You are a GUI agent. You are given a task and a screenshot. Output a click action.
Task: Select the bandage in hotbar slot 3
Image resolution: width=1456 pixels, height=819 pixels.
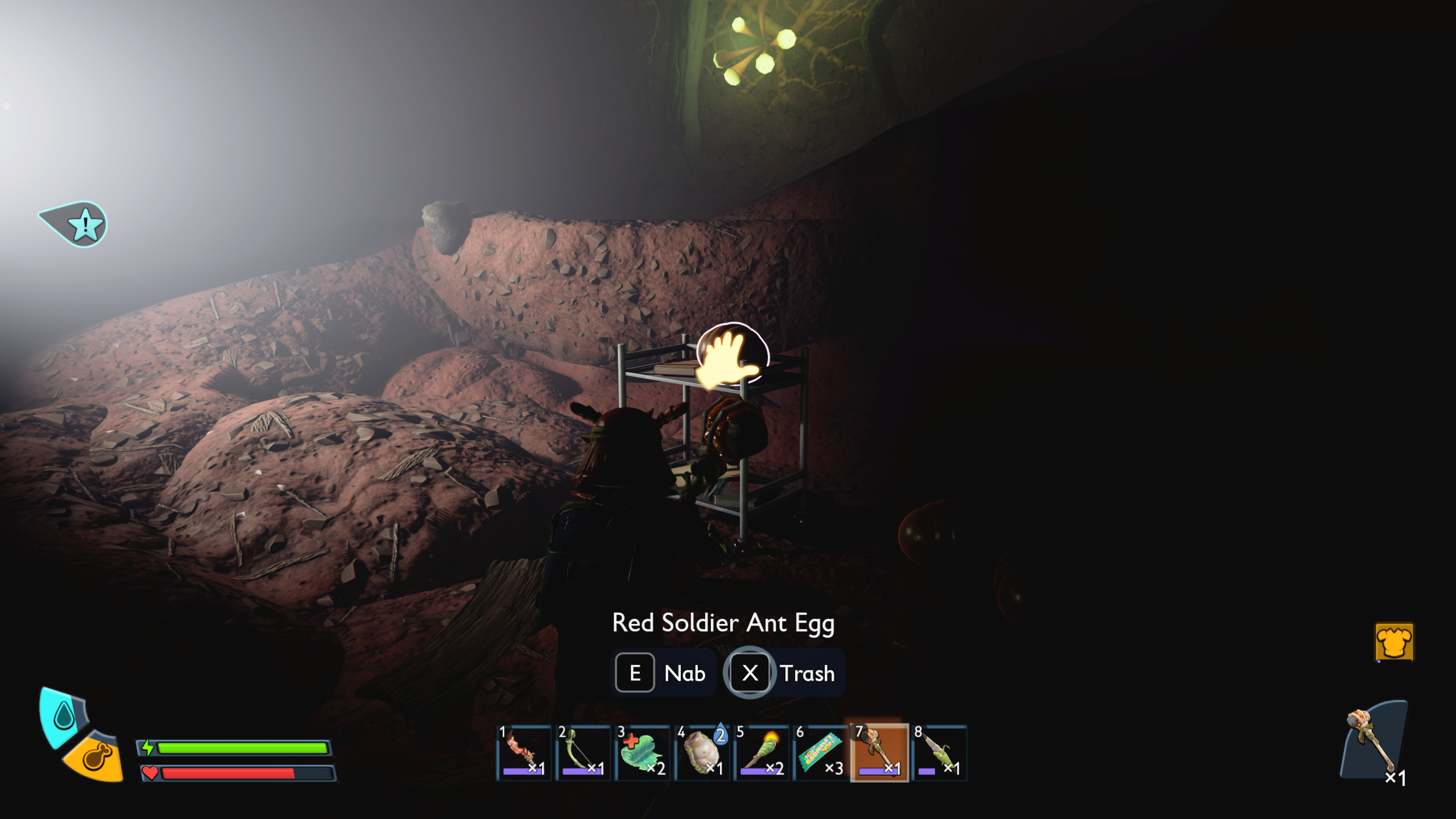pos(643,751)
